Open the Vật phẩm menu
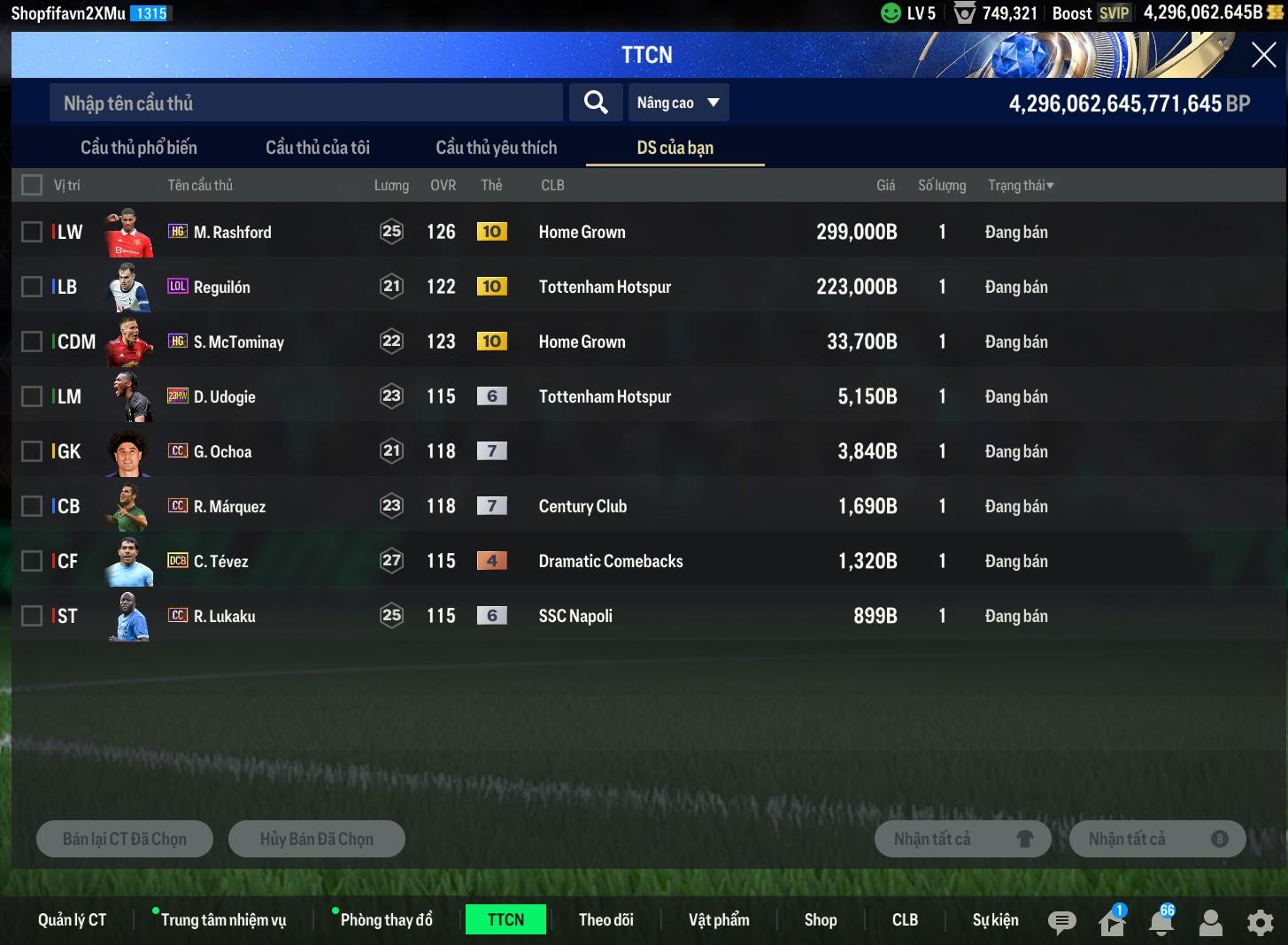 click(719, 920)
